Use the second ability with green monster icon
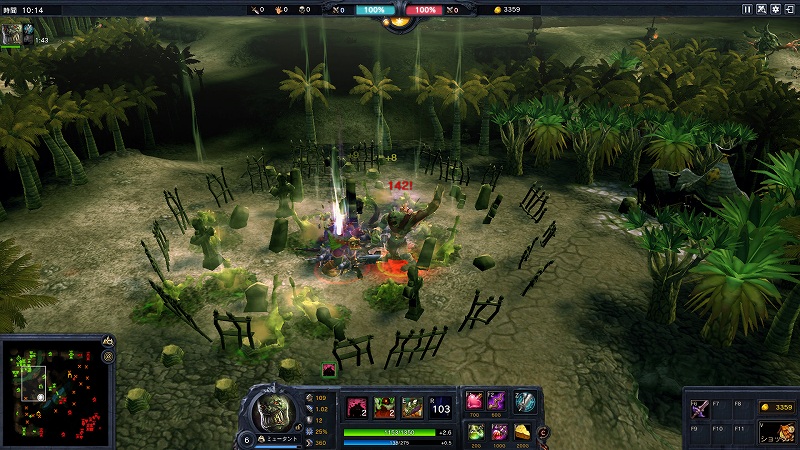 pos(385,406)
